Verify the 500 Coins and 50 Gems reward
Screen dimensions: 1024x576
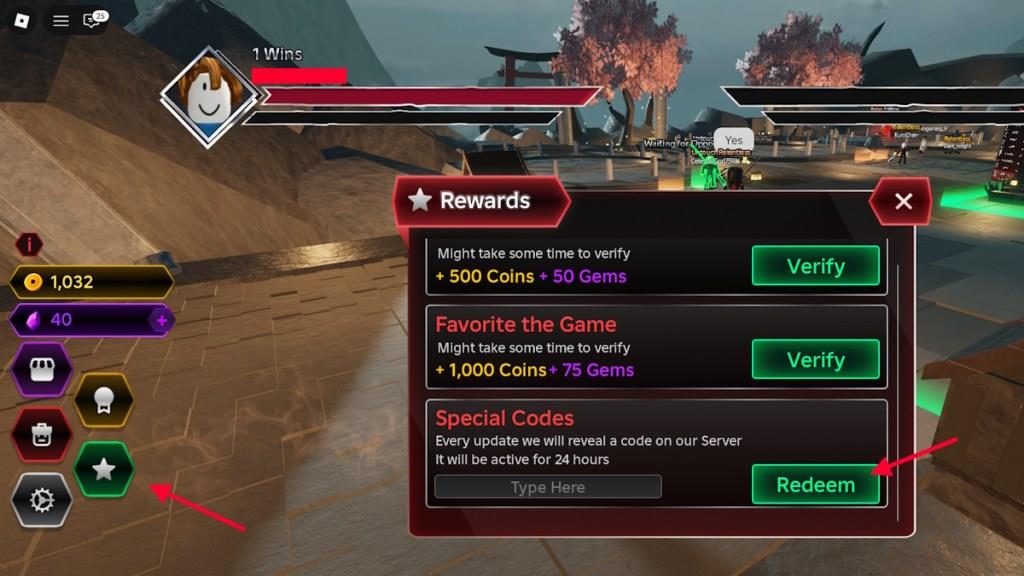[x=815, y=266]
